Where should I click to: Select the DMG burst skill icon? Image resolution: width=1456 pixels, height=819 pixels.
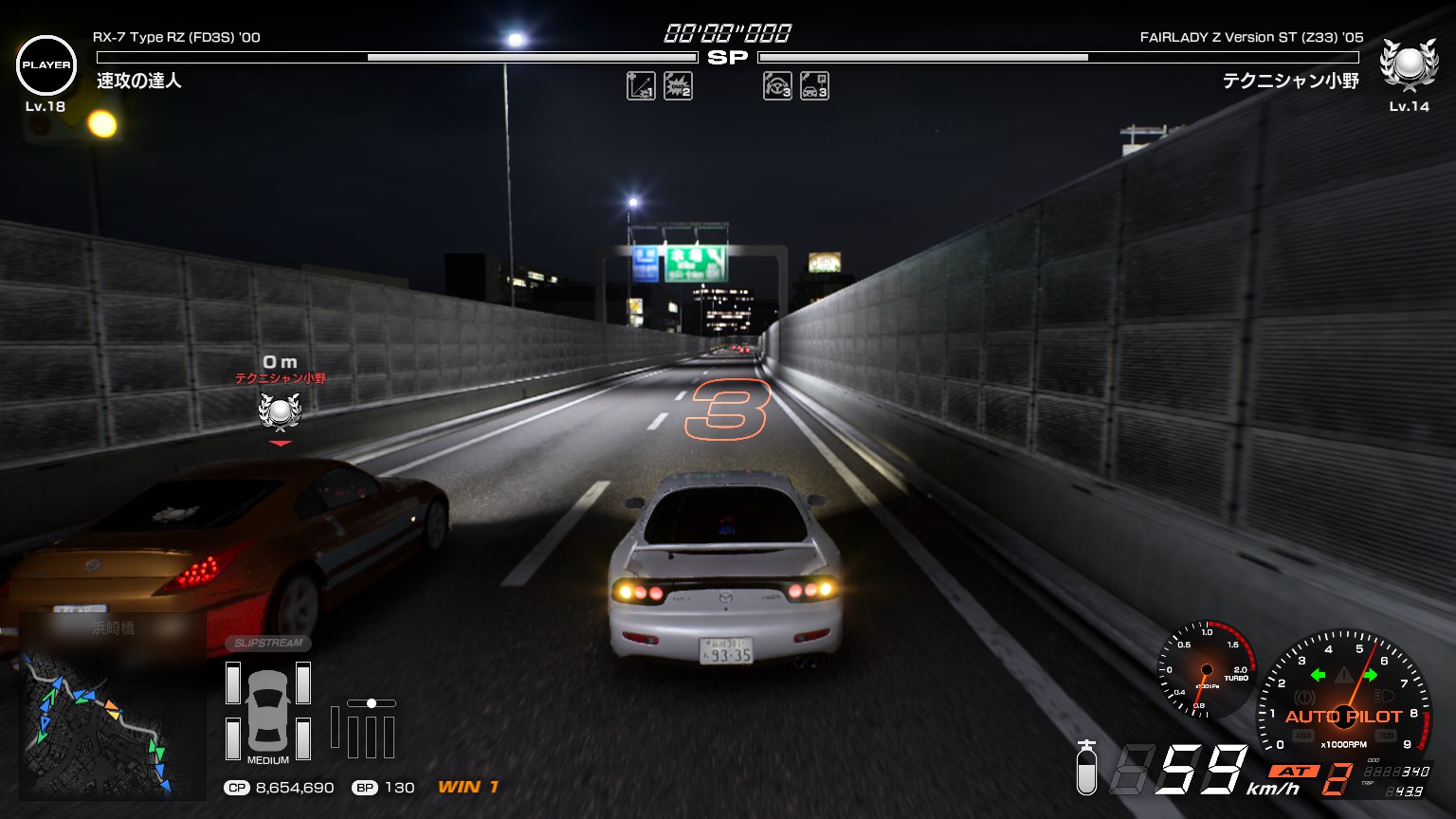point(678,86)
